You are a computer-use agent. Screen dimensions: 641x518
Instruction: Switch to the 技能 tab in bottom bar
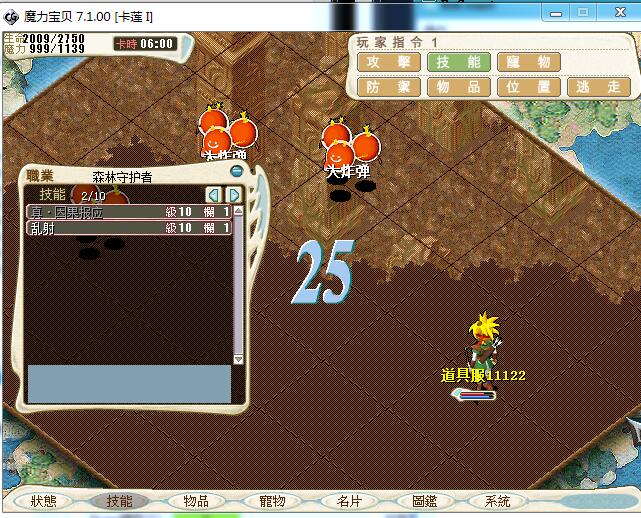point(119,501)
